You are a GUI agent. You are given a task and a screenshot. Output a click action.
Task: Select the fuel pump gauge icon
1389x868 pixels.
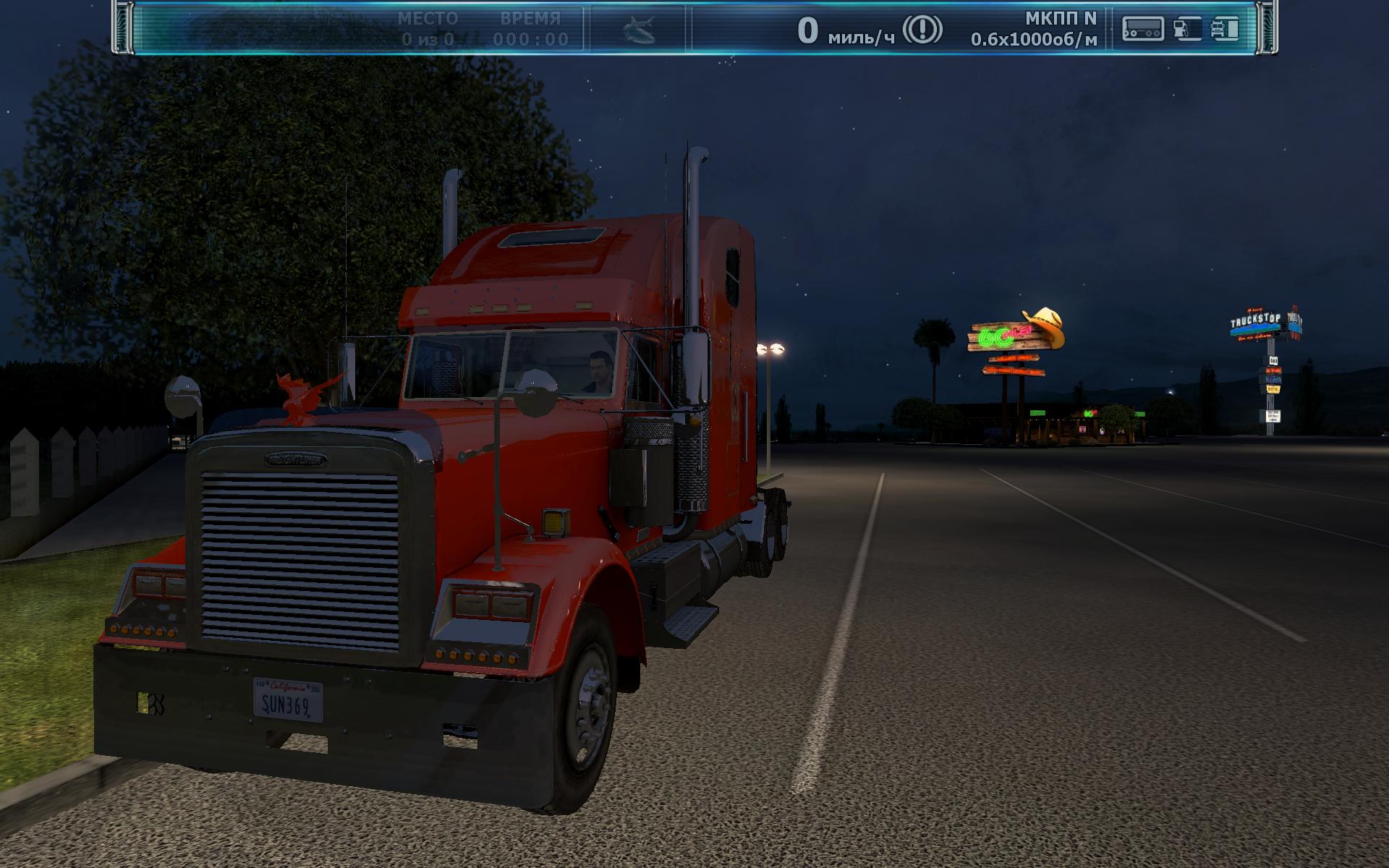pyautogui.click(x=1186, y=29)
